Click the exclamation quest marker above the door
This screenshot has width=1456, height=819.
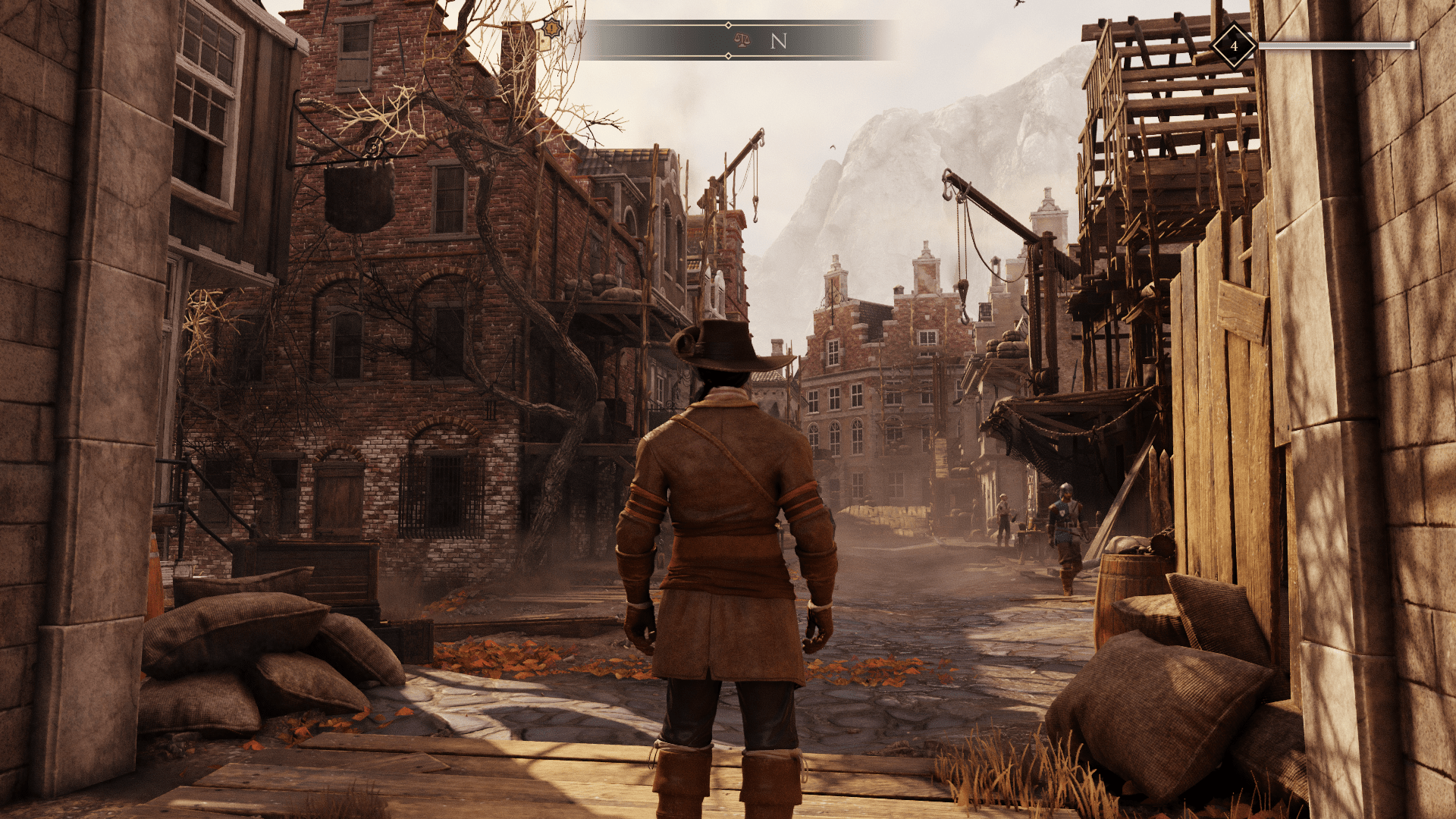coord(551,29)
